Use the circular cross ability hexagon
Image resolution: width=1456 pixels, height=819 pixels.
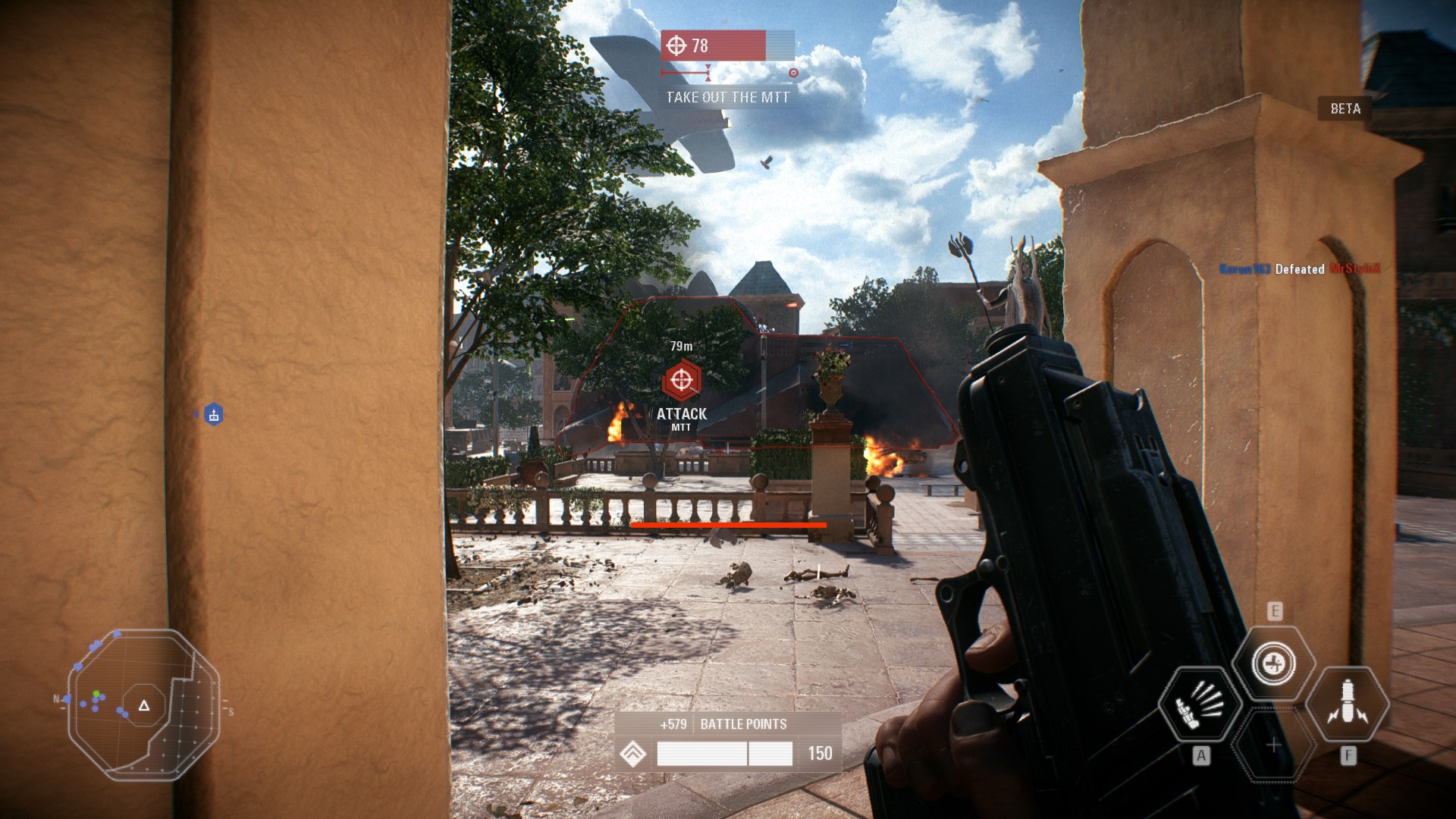[1274, 664]
